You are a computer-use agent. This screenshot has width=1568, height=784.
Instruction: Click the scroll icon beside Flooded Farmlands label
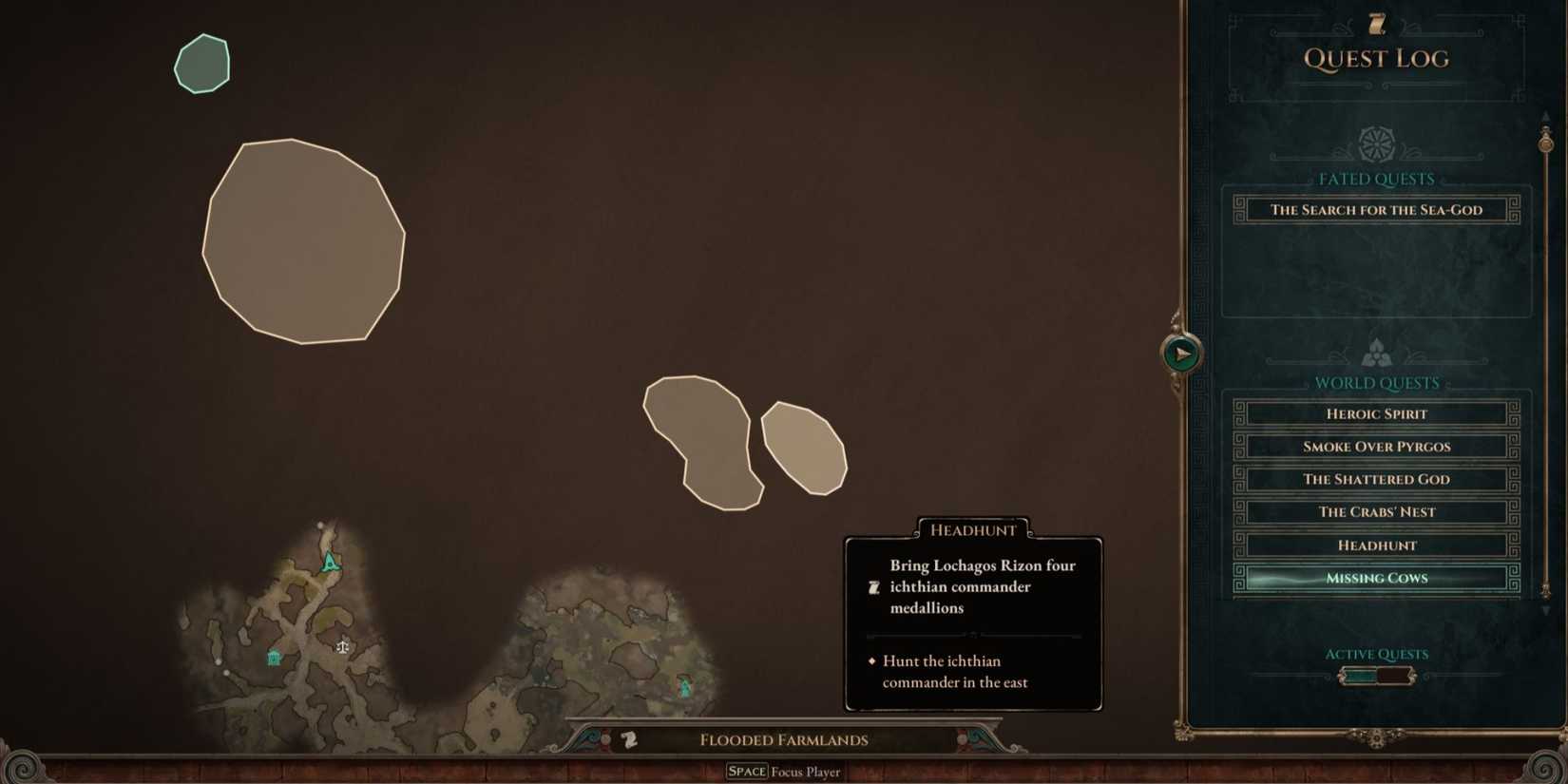[x=627, y=739]
